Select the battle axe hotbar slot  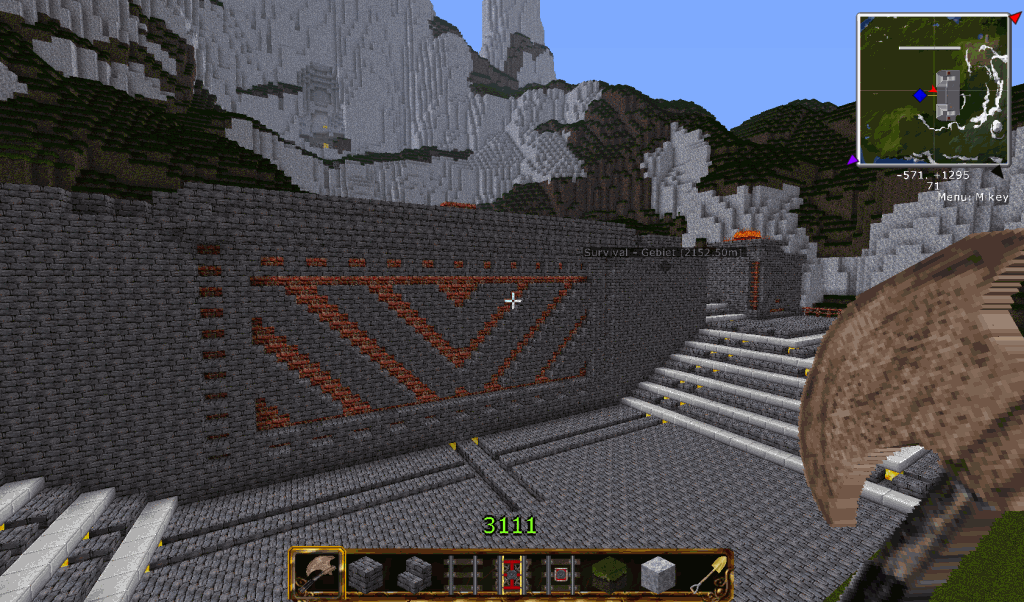tap(317, 574)
